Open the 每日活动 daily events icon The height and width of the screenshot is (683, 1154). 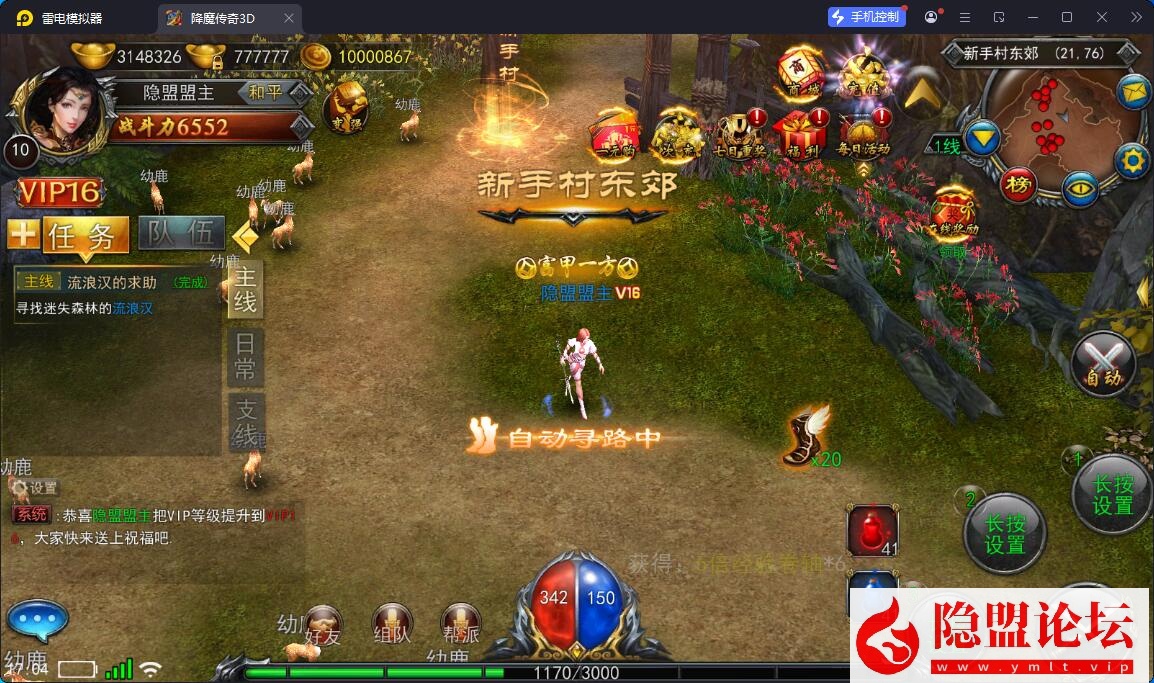[x=863, y=134]
